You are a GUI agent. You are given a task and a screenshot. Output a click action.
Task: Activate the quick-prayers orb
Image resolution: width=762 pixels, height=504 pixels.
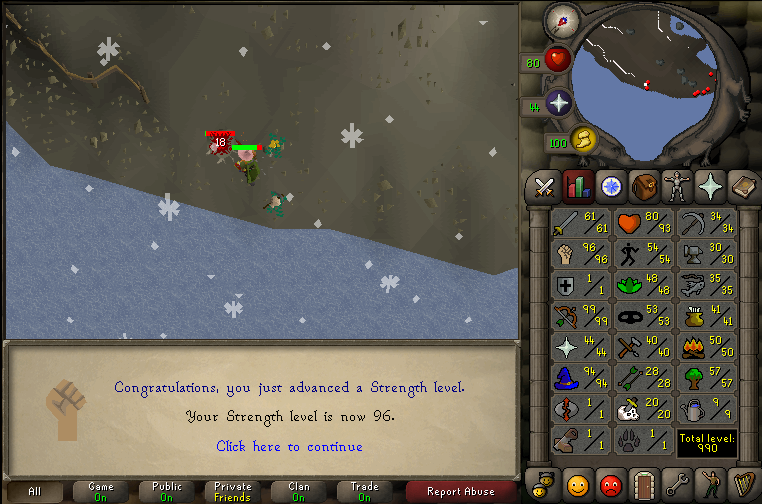557,104
